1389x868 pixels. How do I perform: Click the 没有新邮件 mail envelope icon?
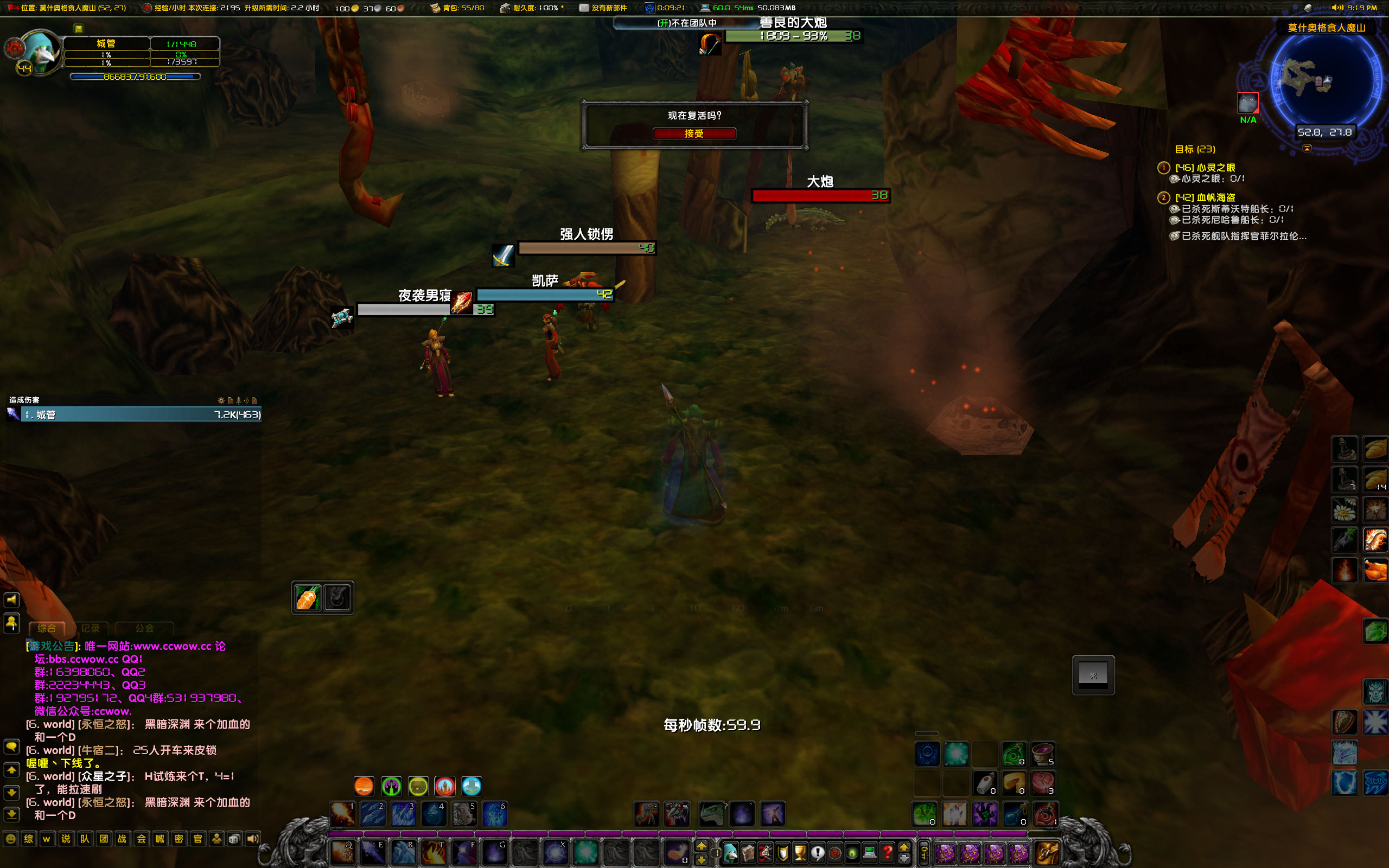[584, 8]
